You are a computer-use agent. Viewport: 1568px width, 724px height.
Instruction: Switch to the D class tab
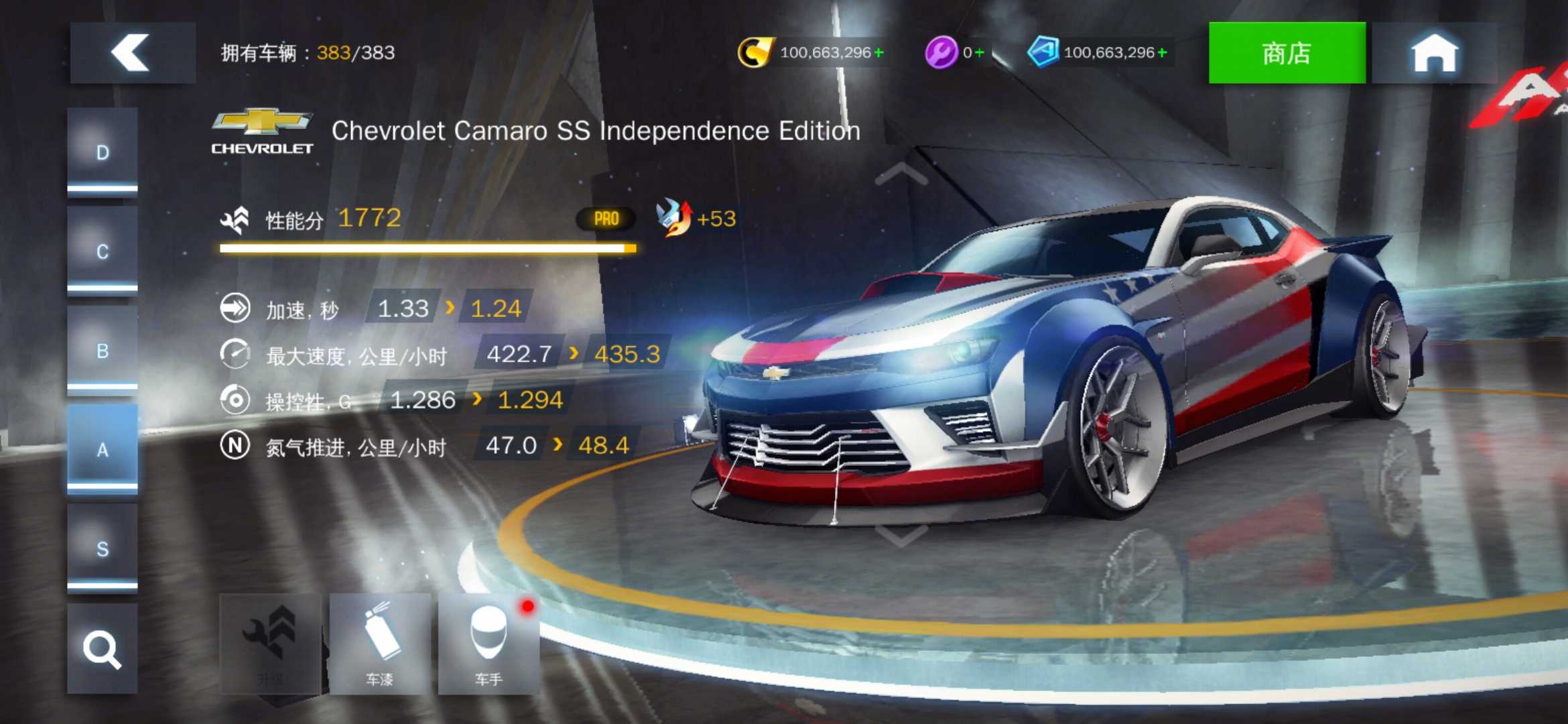[x=103, y=153]
